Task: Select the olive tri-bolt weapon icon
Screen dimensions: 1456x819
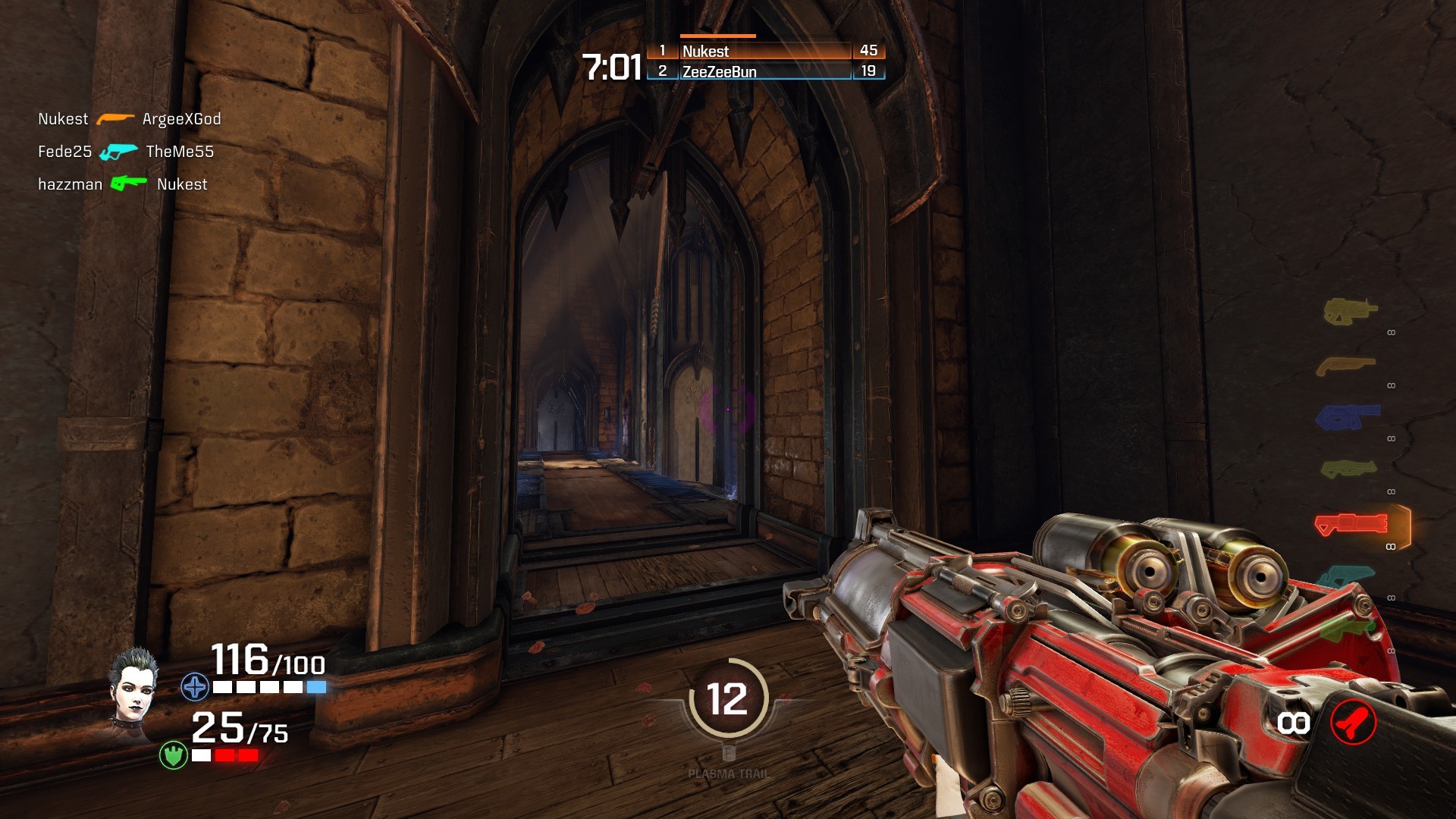Action: click(x=1348, y=469)
